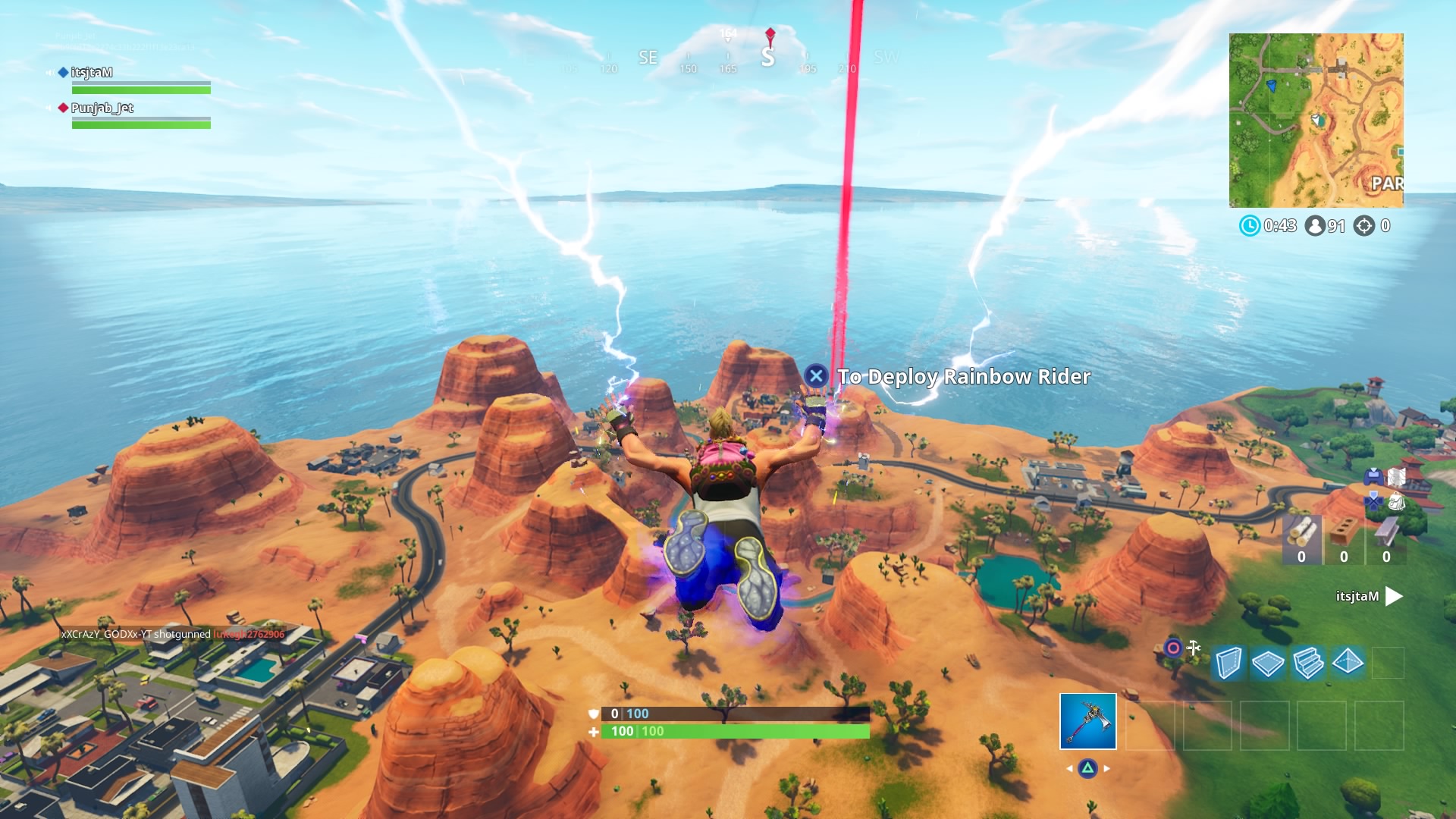The image size is (1456, 819).
Task: Click the wood material icon
Action: pyautogui.click(x=1301, y=531)
